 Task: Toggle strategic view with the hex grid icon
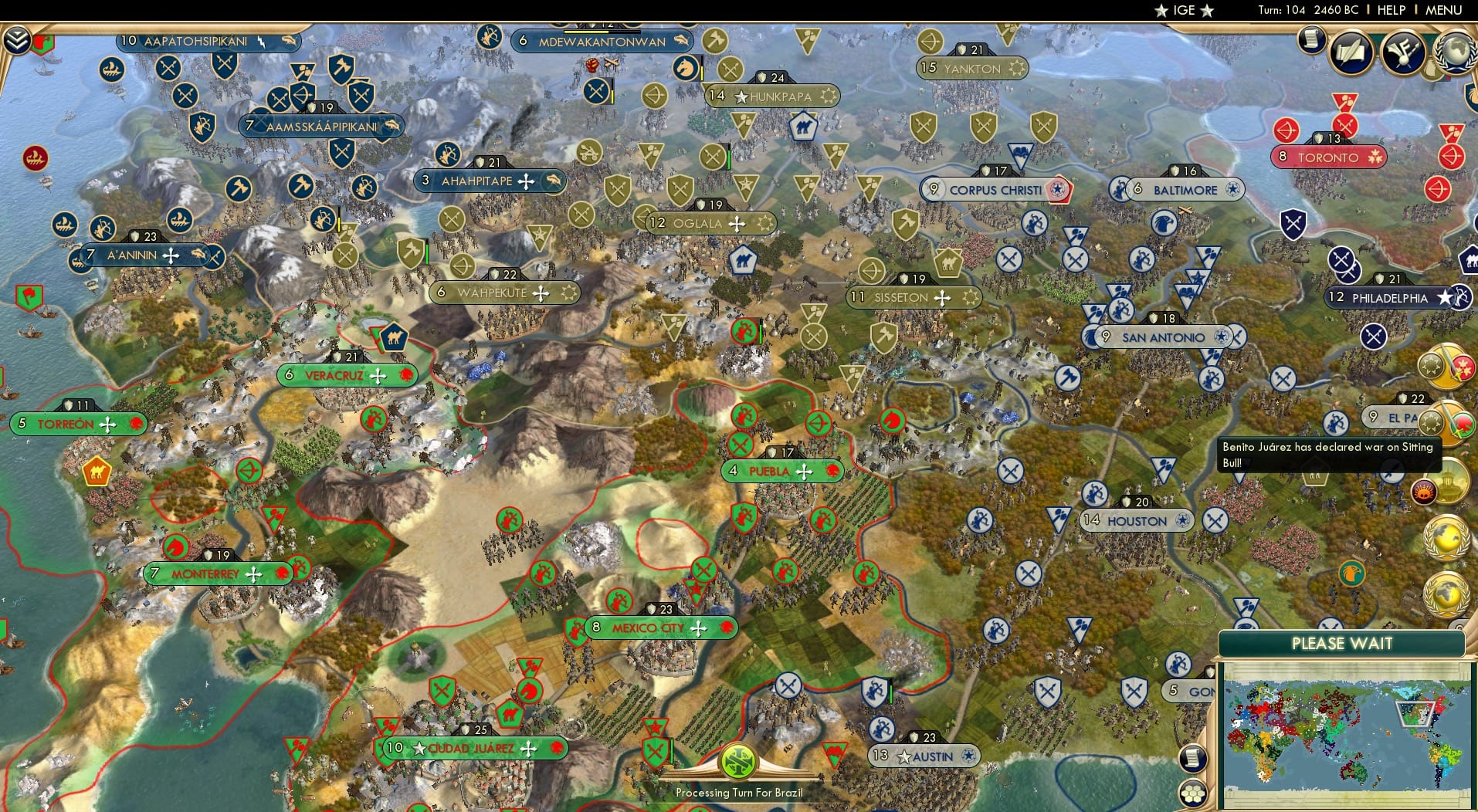(1193, 792)
